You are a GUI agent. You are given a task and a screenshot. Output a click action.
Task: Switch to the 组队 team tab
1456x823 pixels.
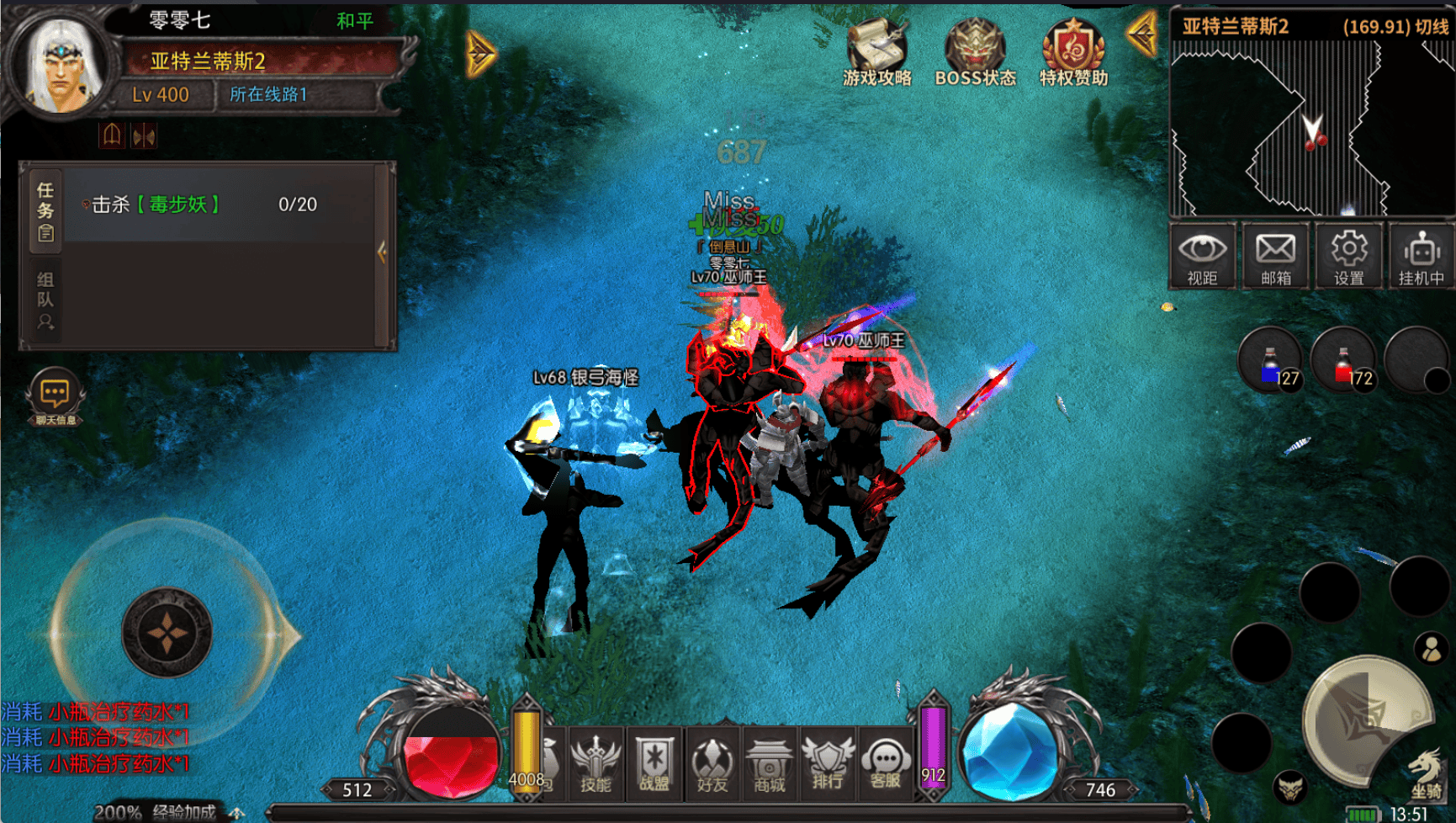(45, 300)
